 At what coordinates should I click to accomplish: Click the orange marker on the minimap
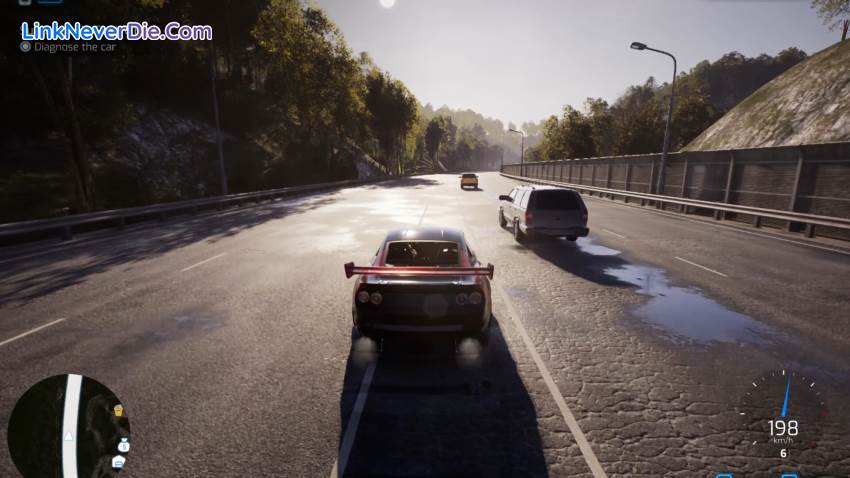pos(118,410)
